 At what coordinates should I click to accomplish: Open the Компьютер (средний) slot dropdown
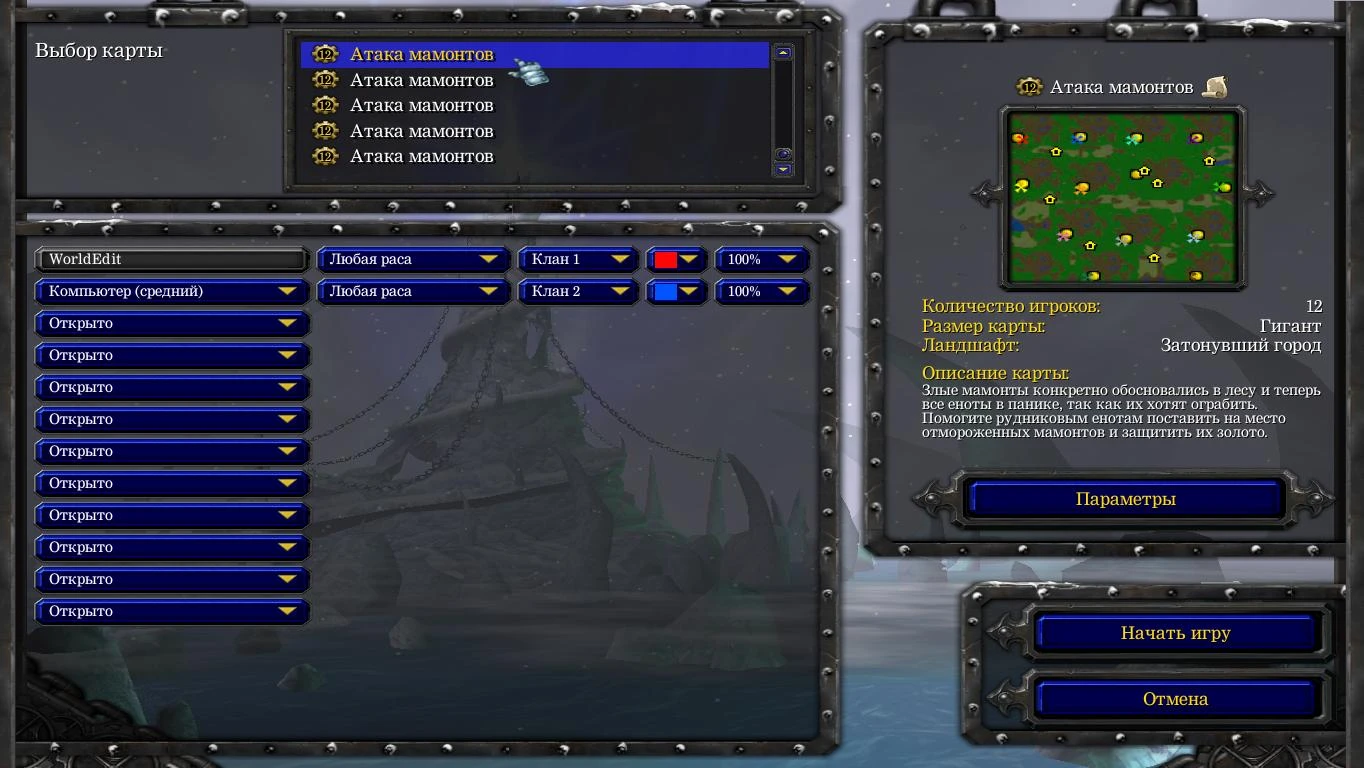click(171, 291)
